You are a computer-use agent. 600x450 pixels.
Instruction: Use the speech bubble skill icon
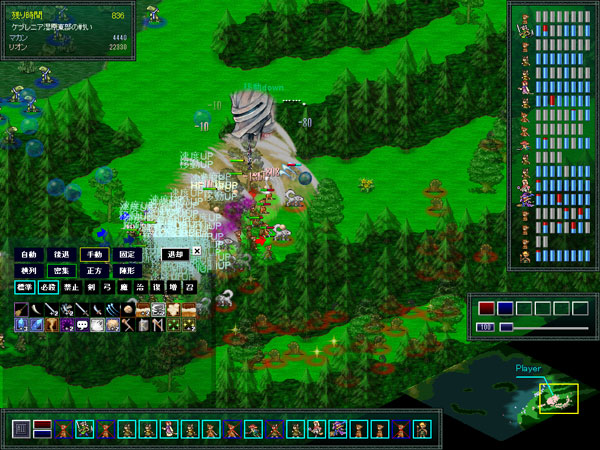(x=82, y=325)
